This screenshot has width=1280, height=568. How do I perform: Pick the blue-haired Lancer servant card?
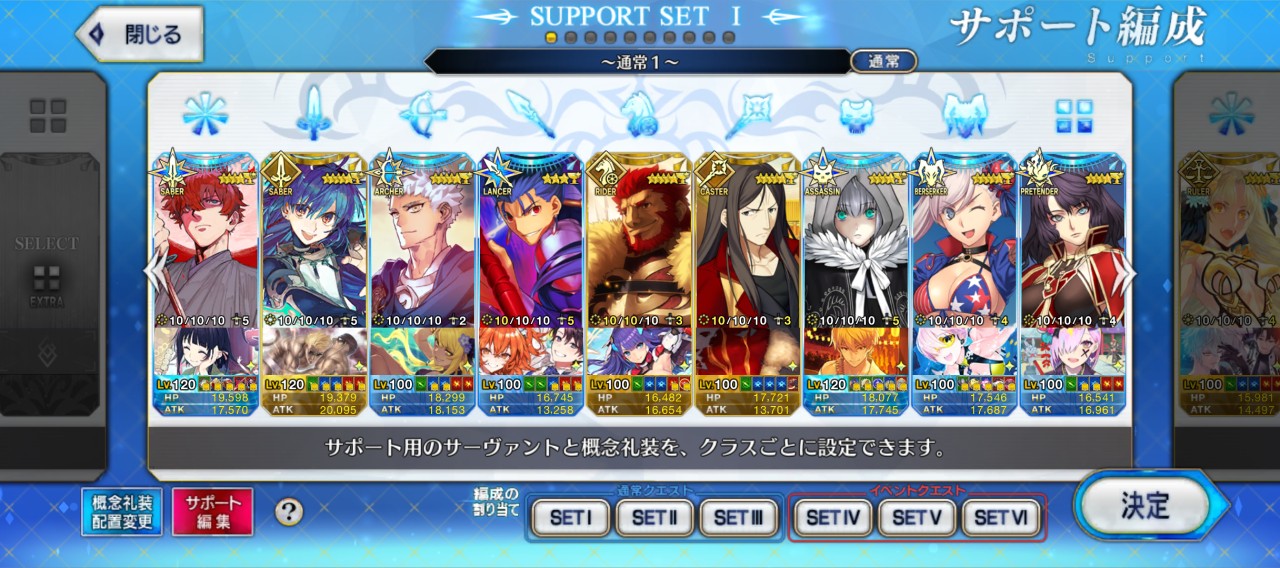pyautogui.click(x=531, y=250)
